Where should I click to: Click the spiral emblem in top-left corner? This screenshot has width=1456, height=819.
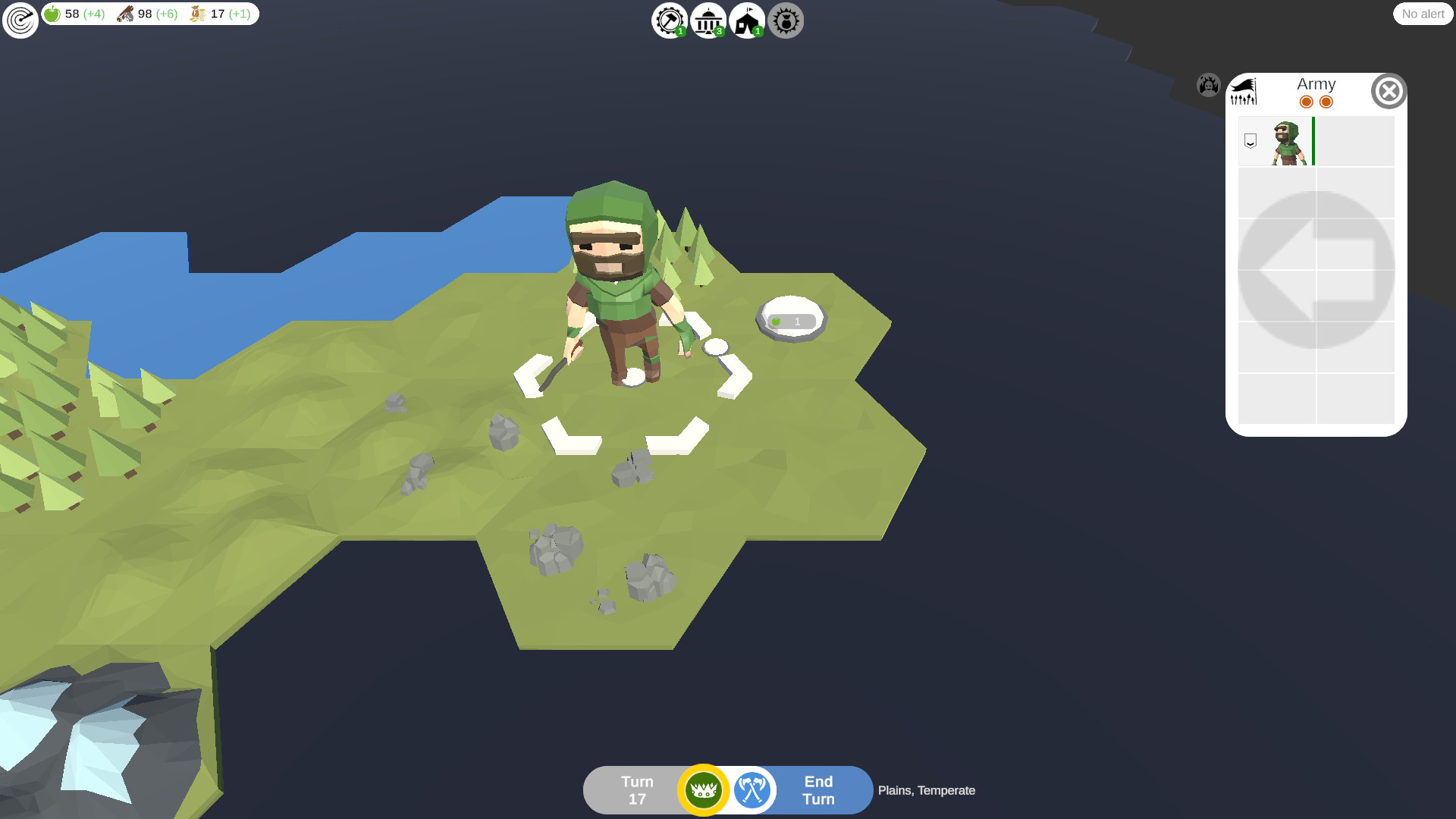20,20
